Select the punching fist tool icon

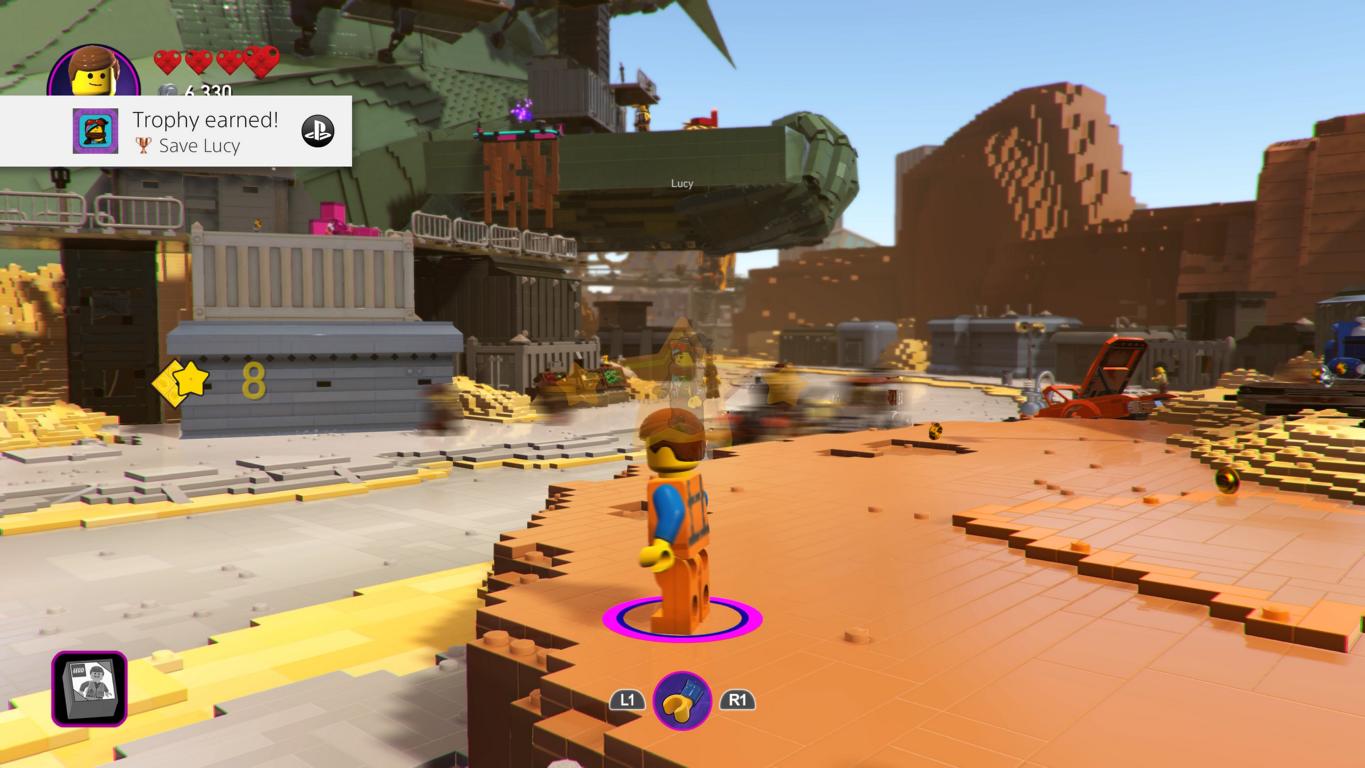point(682,700)
